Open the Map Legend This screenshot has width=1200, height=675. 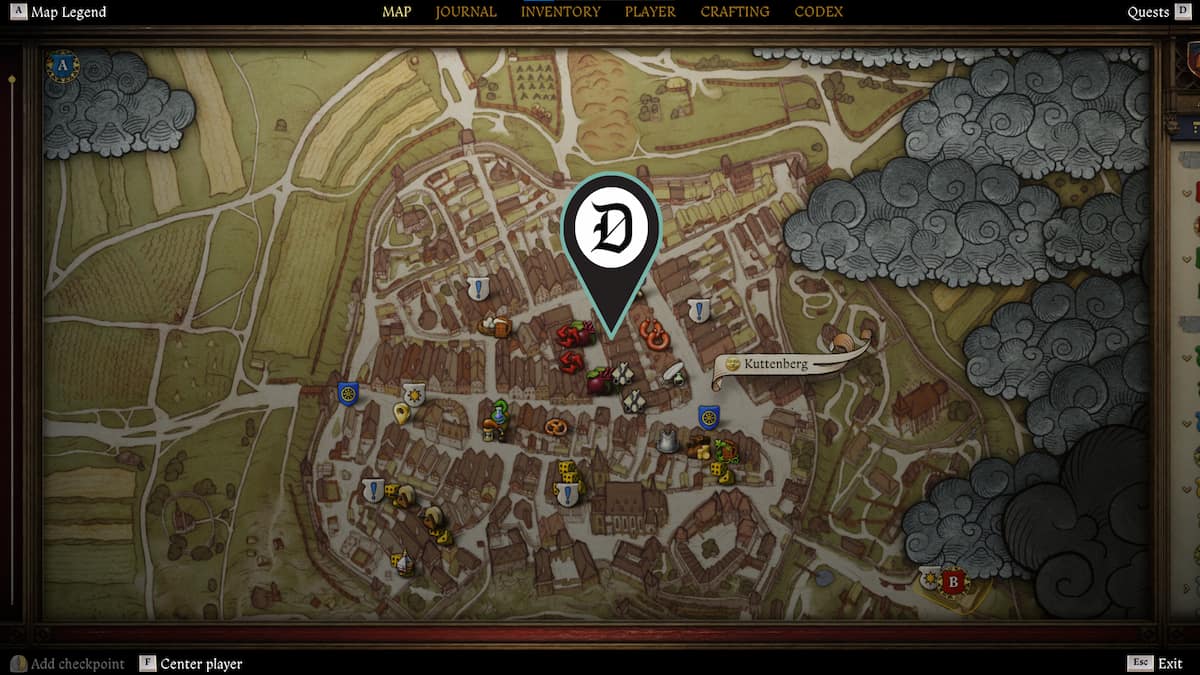(66, 12)
